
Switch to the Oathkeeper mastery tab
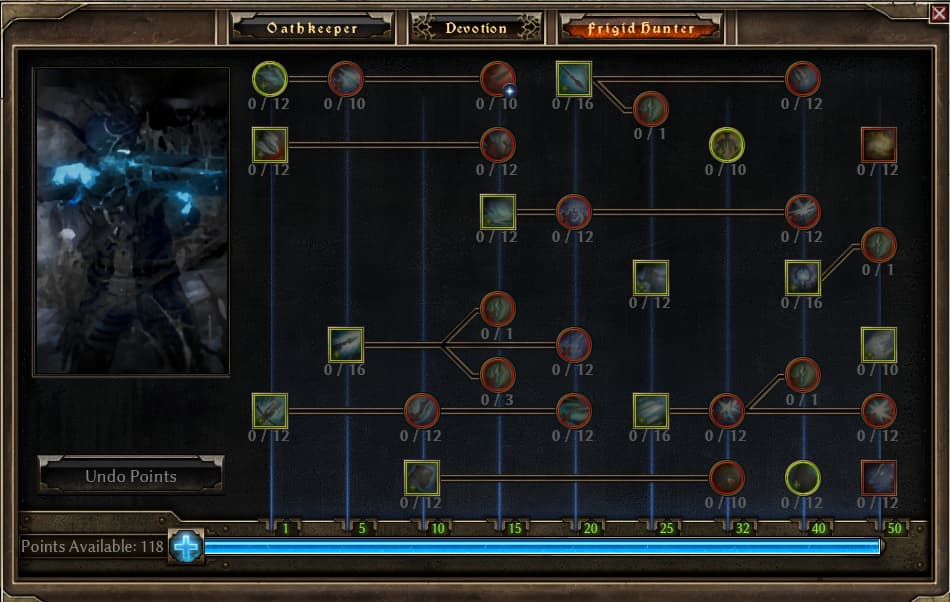pos(312,28)
